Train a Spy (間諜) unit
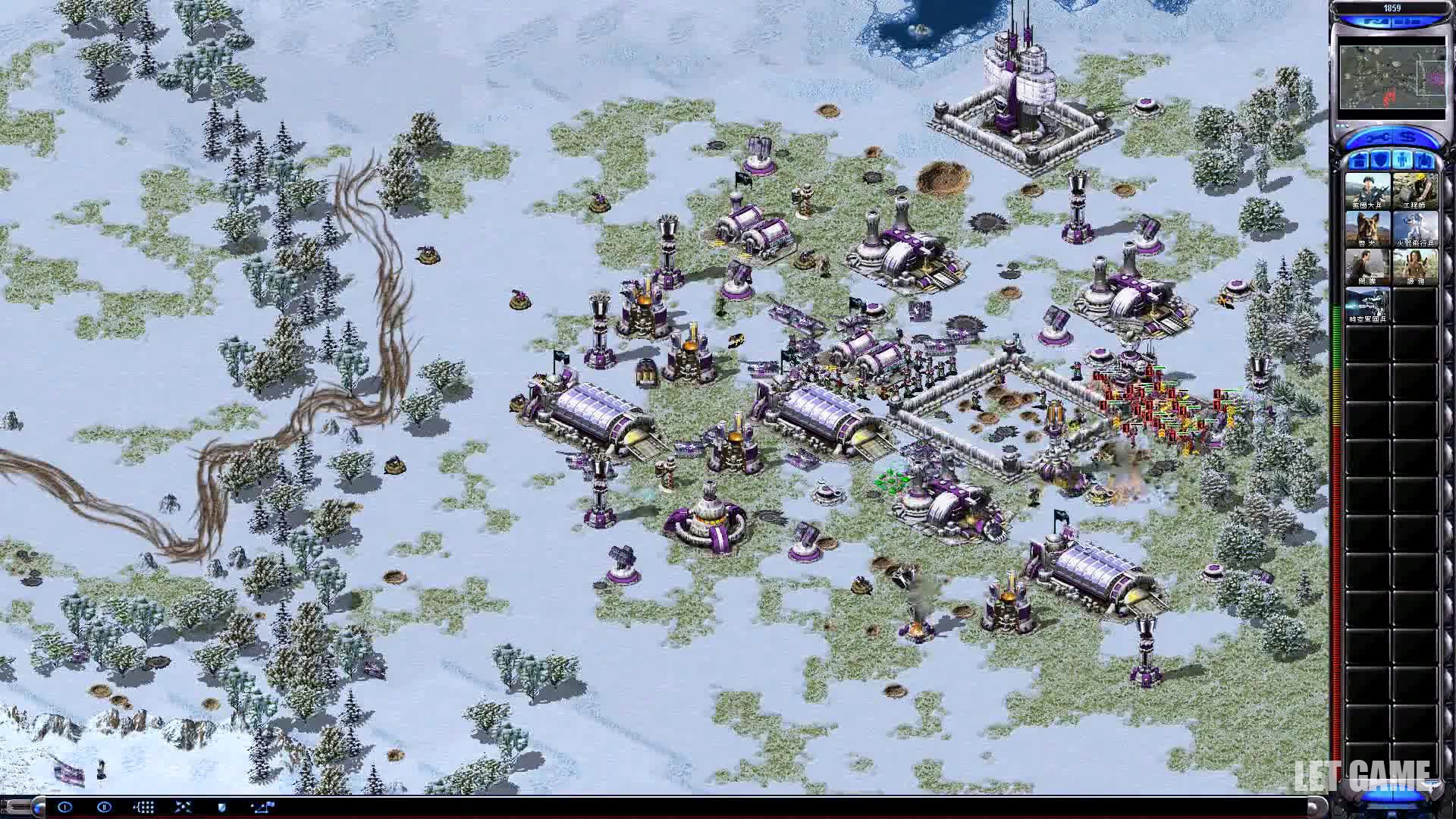 pyautogui.click(x=1367, y=266)
